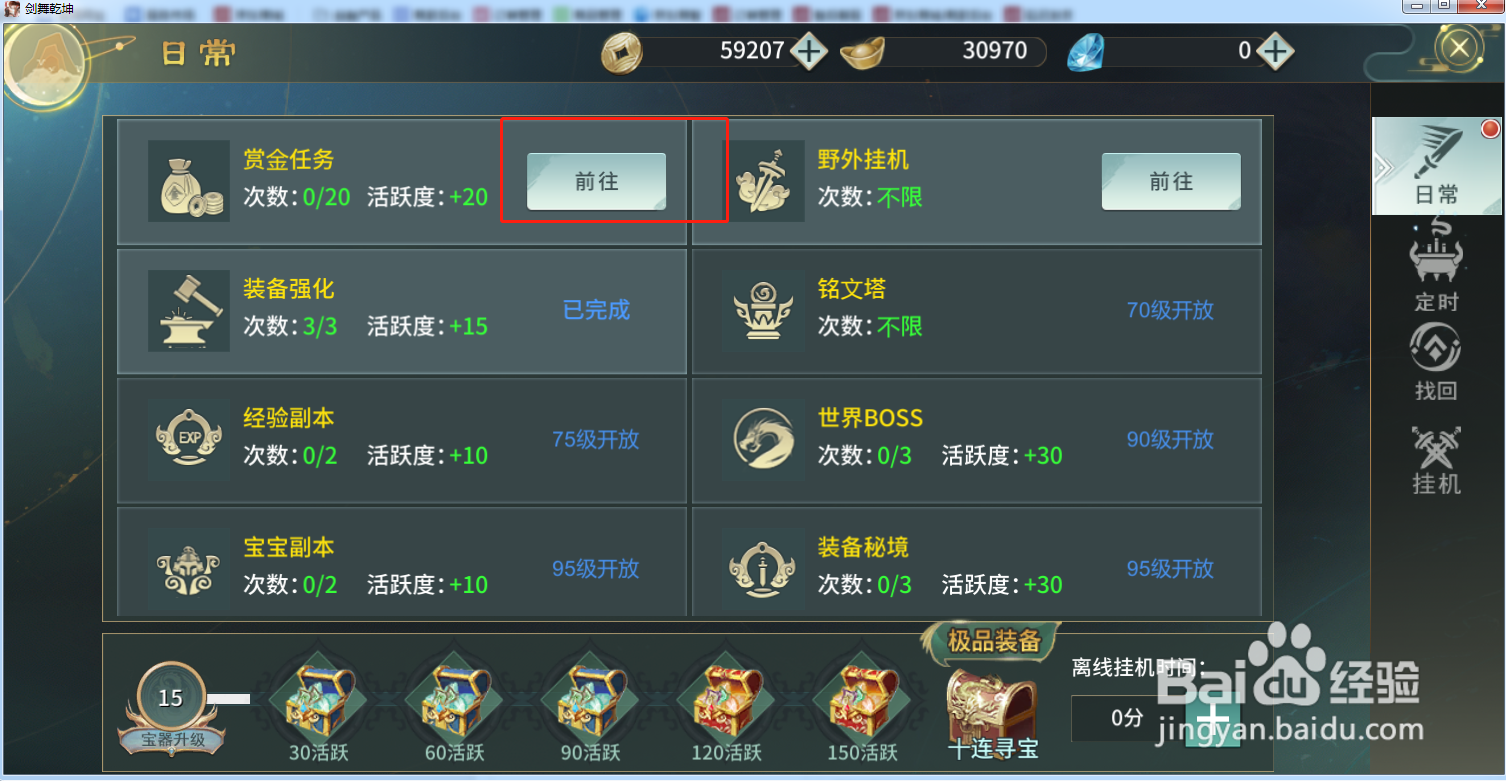The height and width of the screenshot is (781, 1506).
Task: Click the 铭文塔 trophy icon
Action: (763, 310)
